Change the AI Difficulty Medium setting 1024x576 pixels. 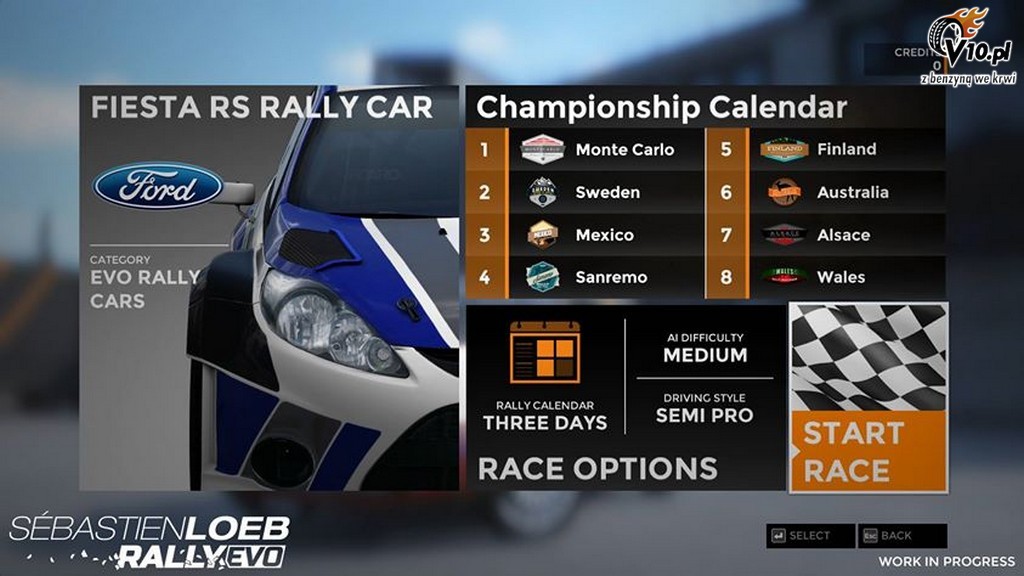704,348
